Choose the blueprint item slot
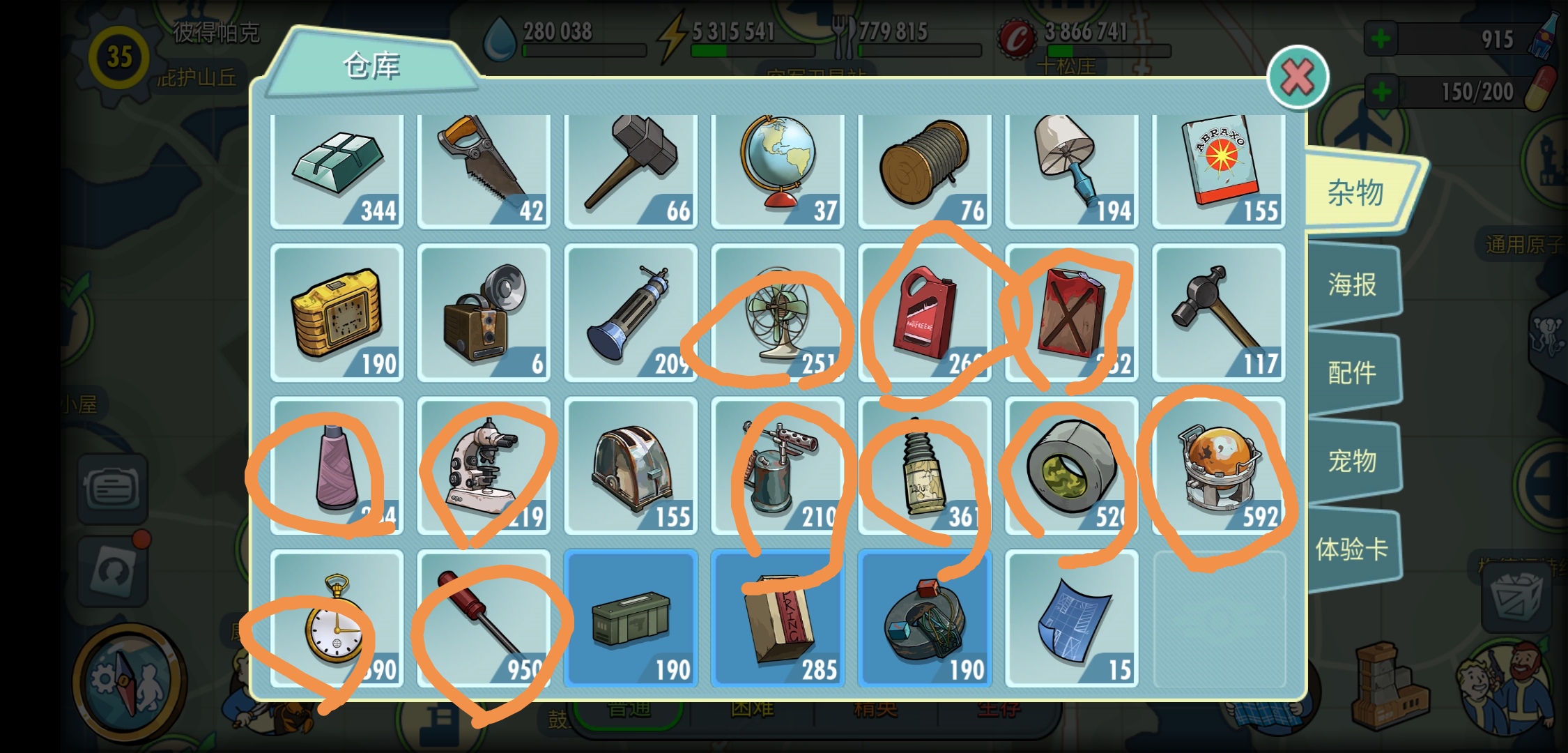 pyautogui.click(x=1072, y=618)
